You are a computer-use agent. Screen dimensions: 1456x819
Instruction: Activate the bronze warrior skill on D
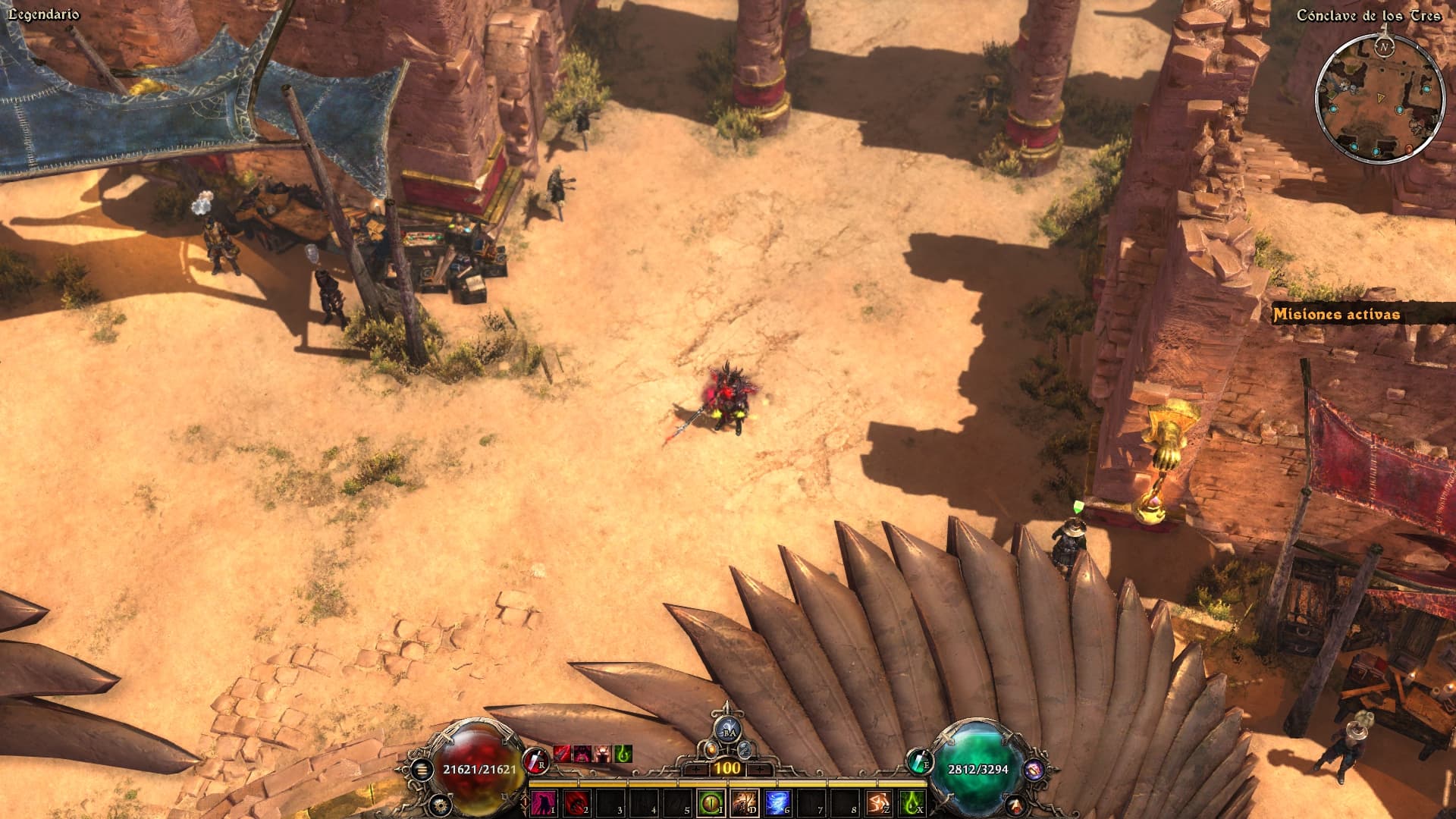click(x=744, y=802)
